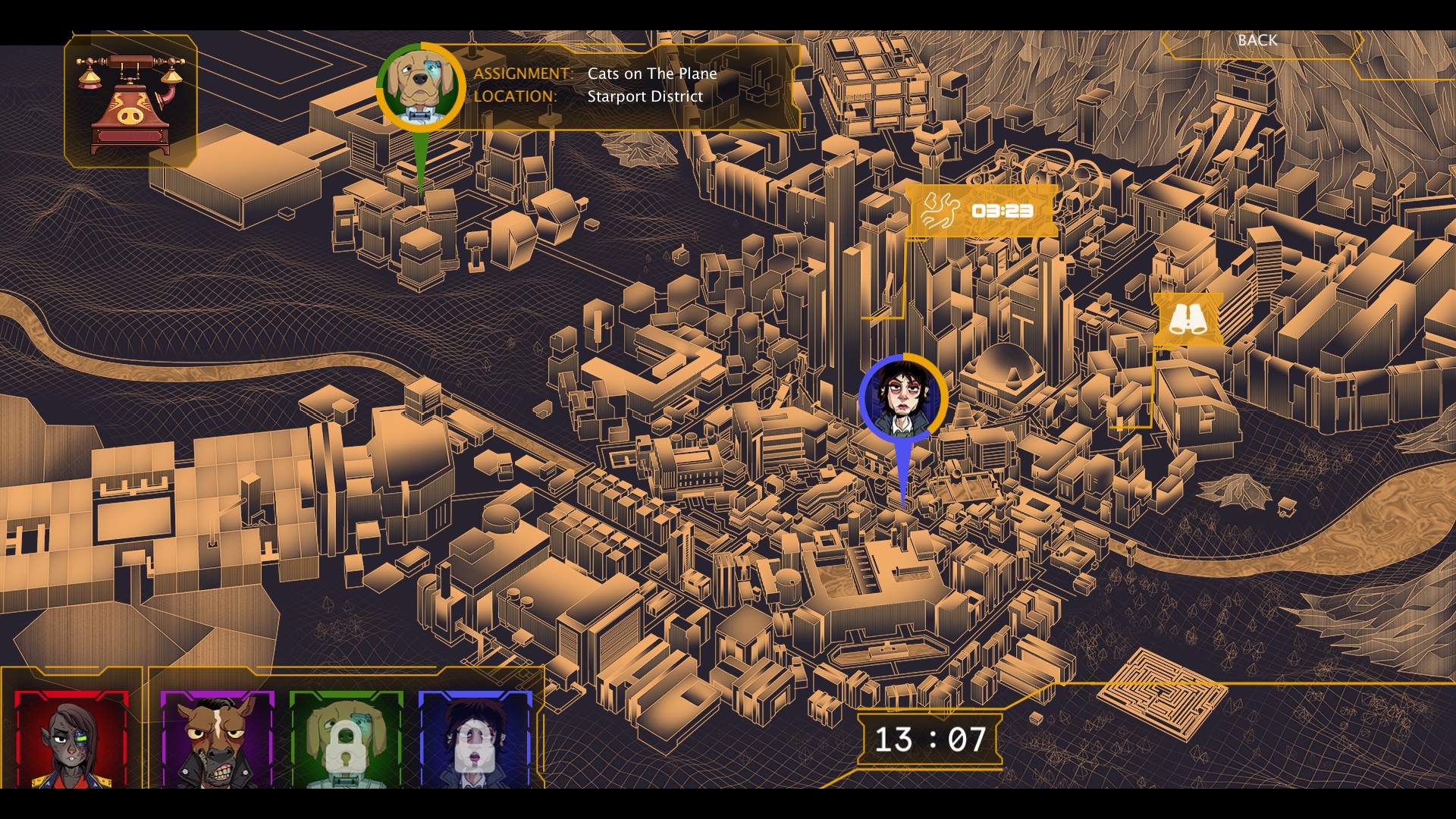Select the purple-framed horse officer portrait
The width and height of the screenshot is (1456, 819).
click(x=217, y=739)
